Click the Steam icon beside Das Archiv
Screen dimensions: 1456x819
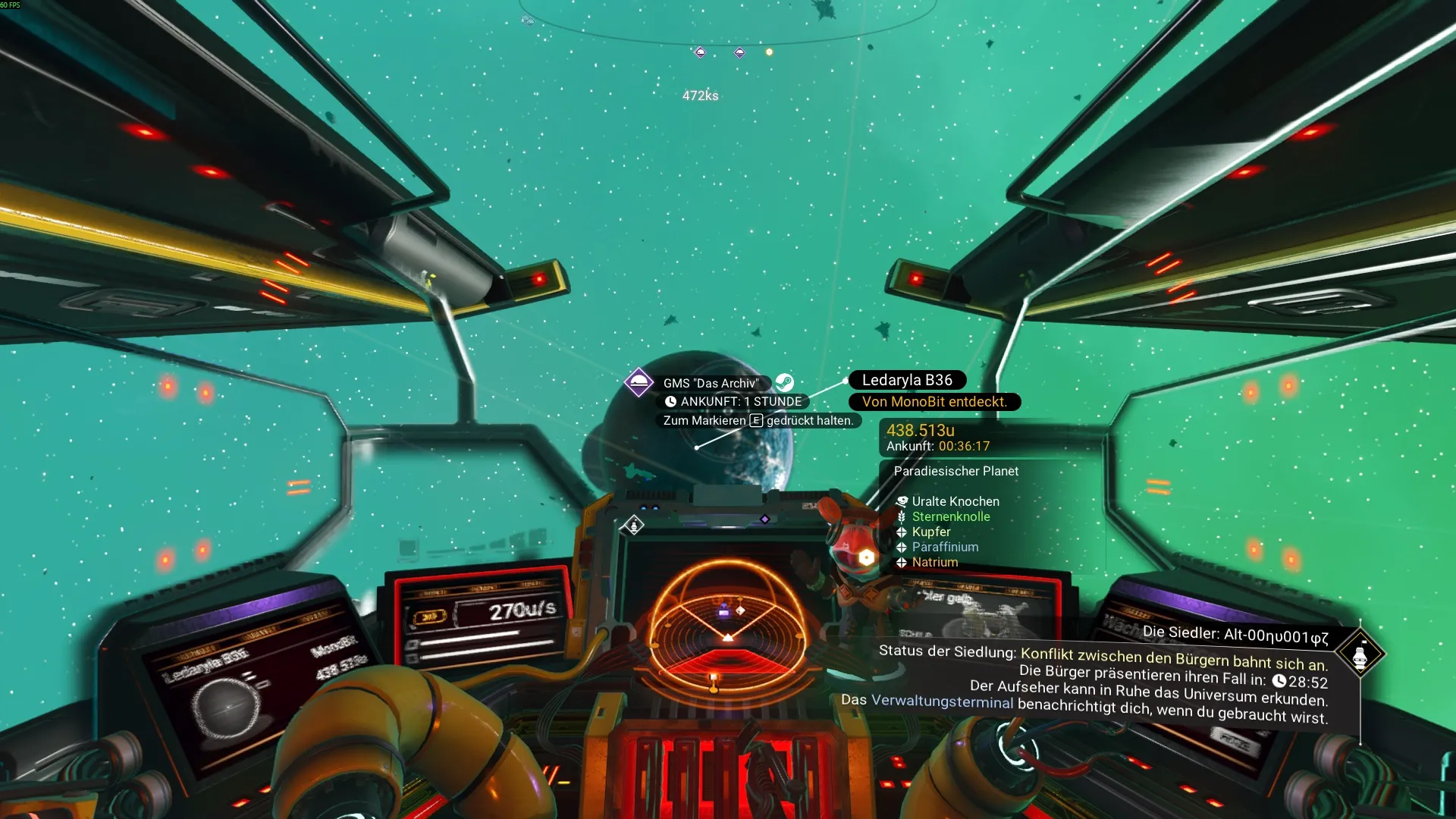click(x=784, y=382)
